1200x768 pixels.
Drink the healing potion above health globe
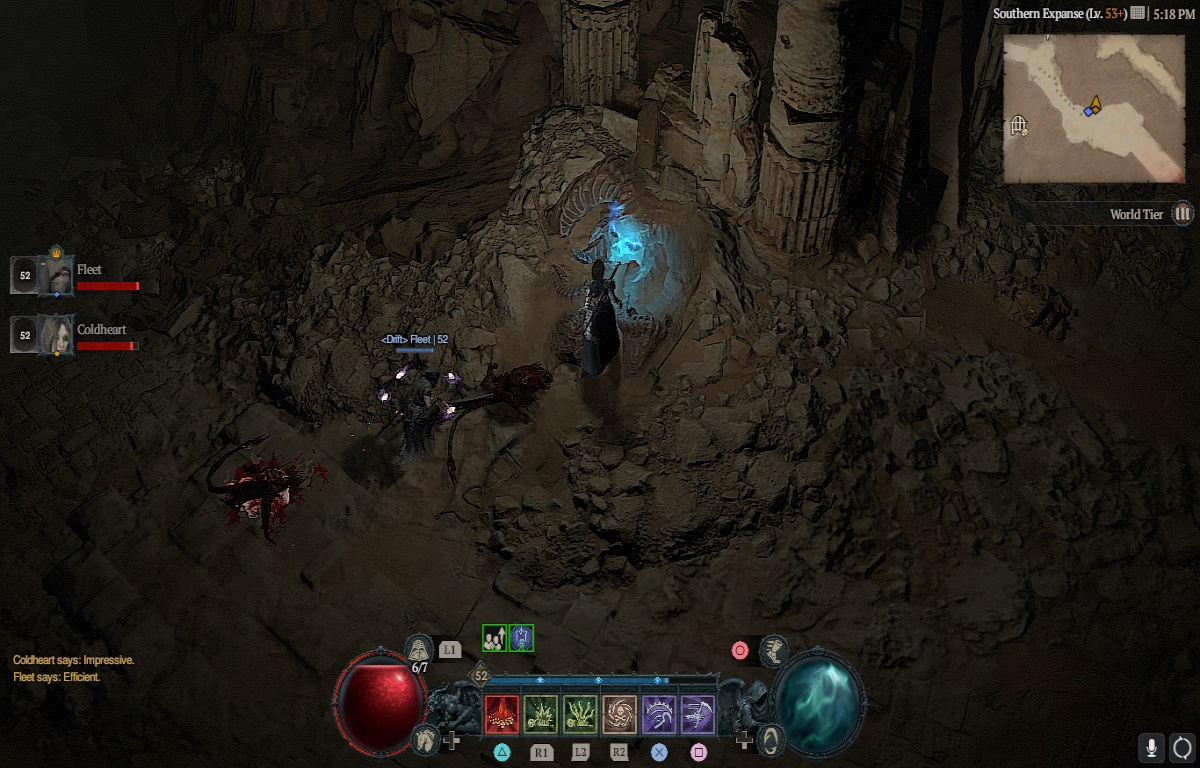tap(420, 648)
